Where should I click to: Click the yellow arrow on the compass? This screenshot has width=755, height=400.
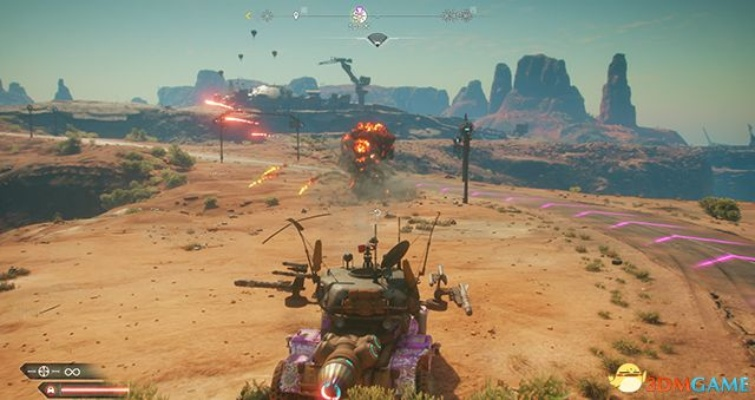(x=248, y=15)
